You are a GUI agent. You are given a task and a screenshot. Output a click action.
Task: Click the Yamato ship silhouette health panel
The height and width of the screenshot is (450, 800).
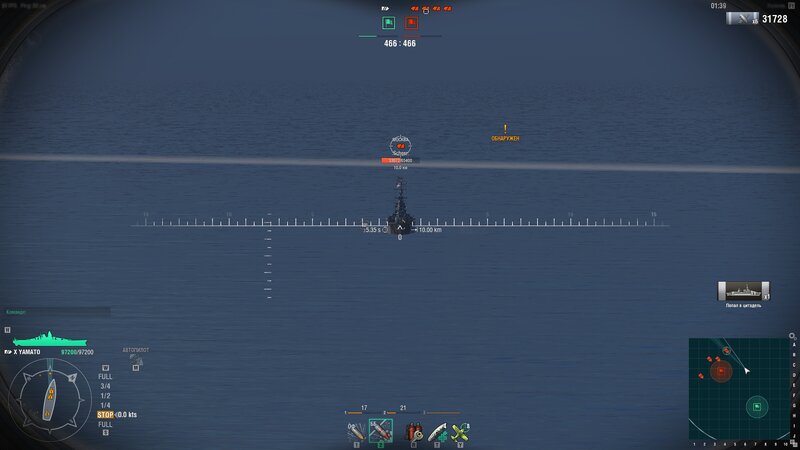point(48,340)
